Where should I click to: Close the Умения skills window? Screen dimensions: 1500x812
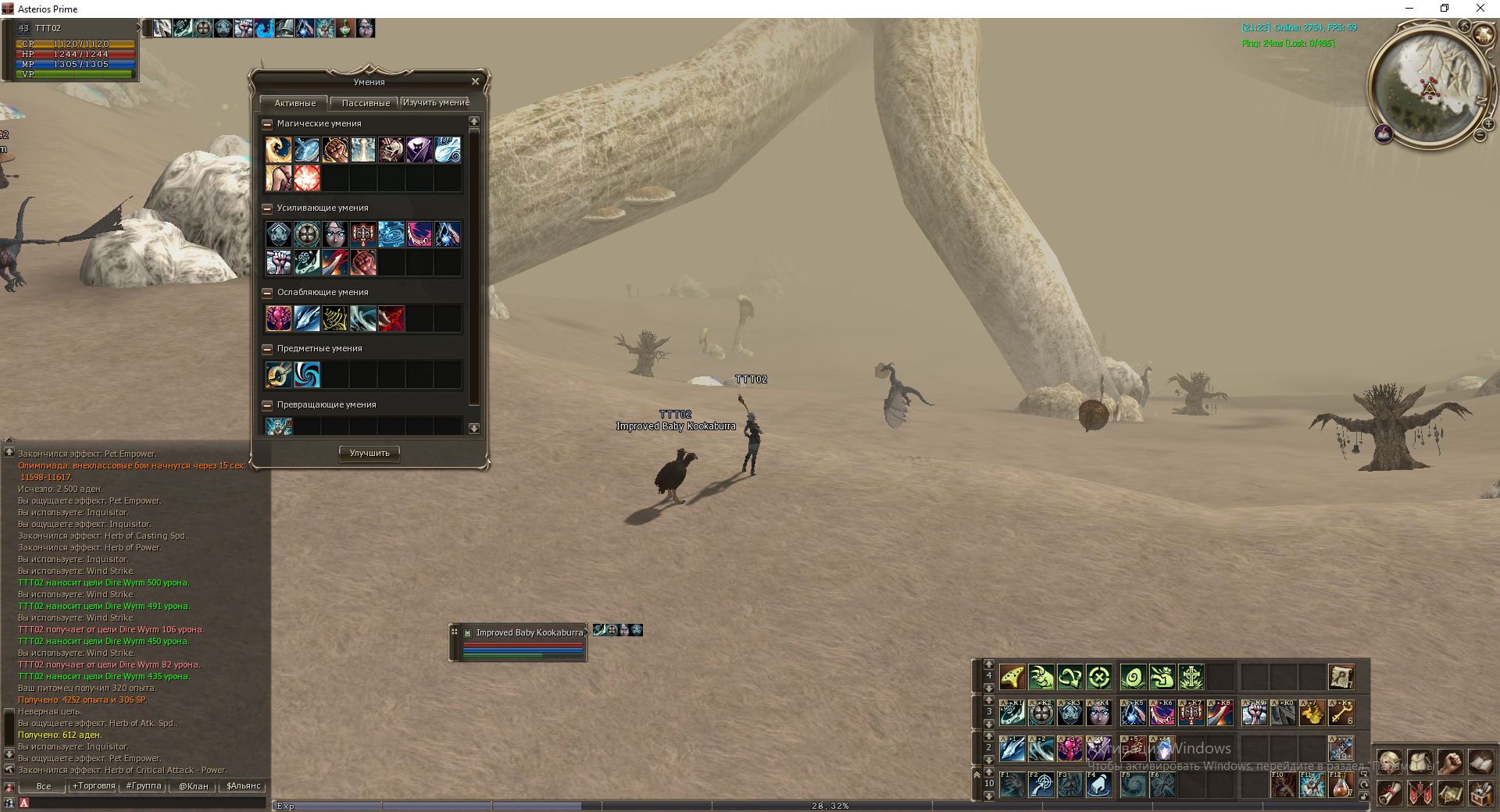[x=475, y=82]
